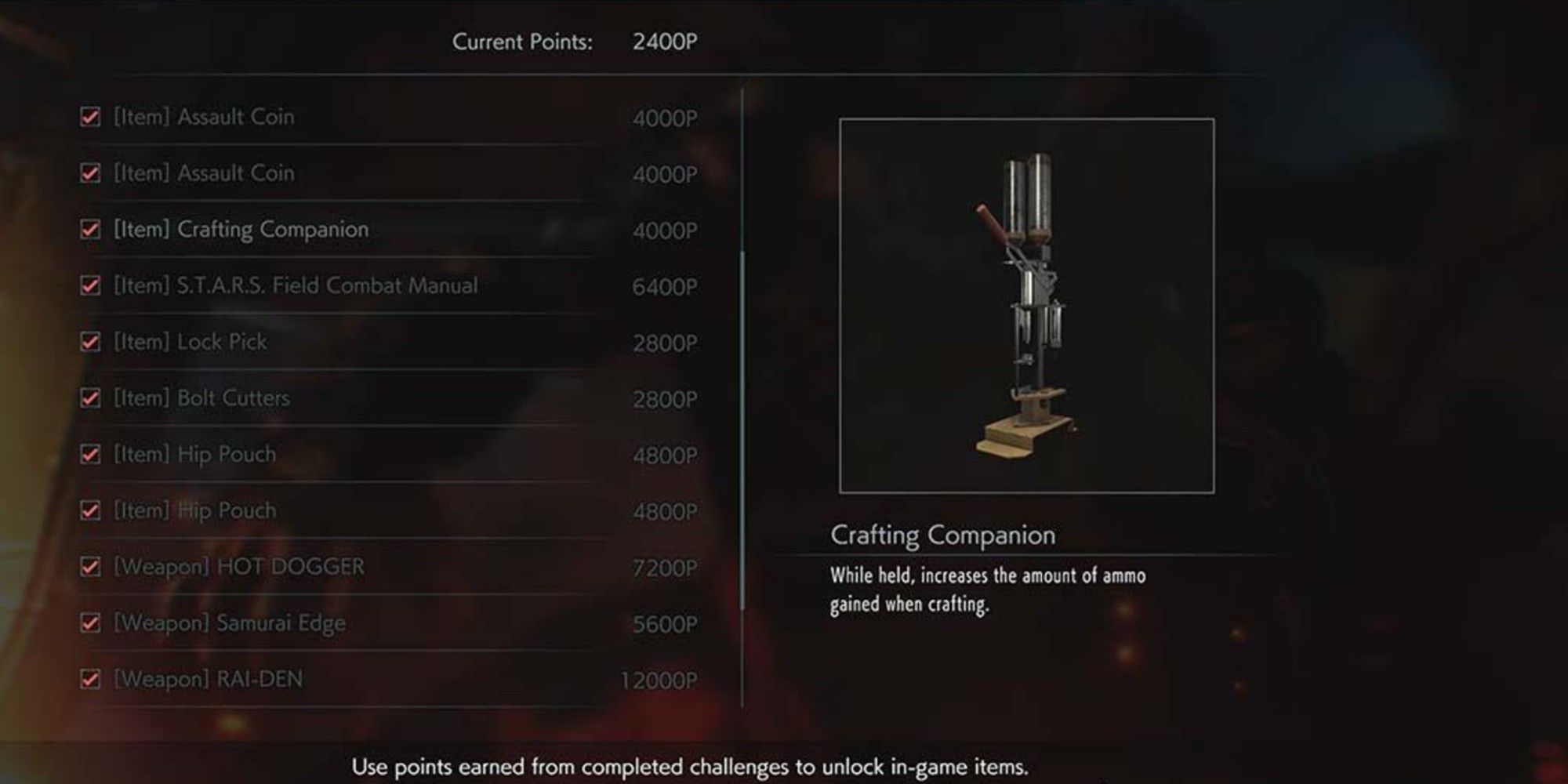This screenshot has width=1568, height=784.
Task: Toggle the S.T.A.R.S. Field Combat Manual checkbox
Action: coord(92,285)
